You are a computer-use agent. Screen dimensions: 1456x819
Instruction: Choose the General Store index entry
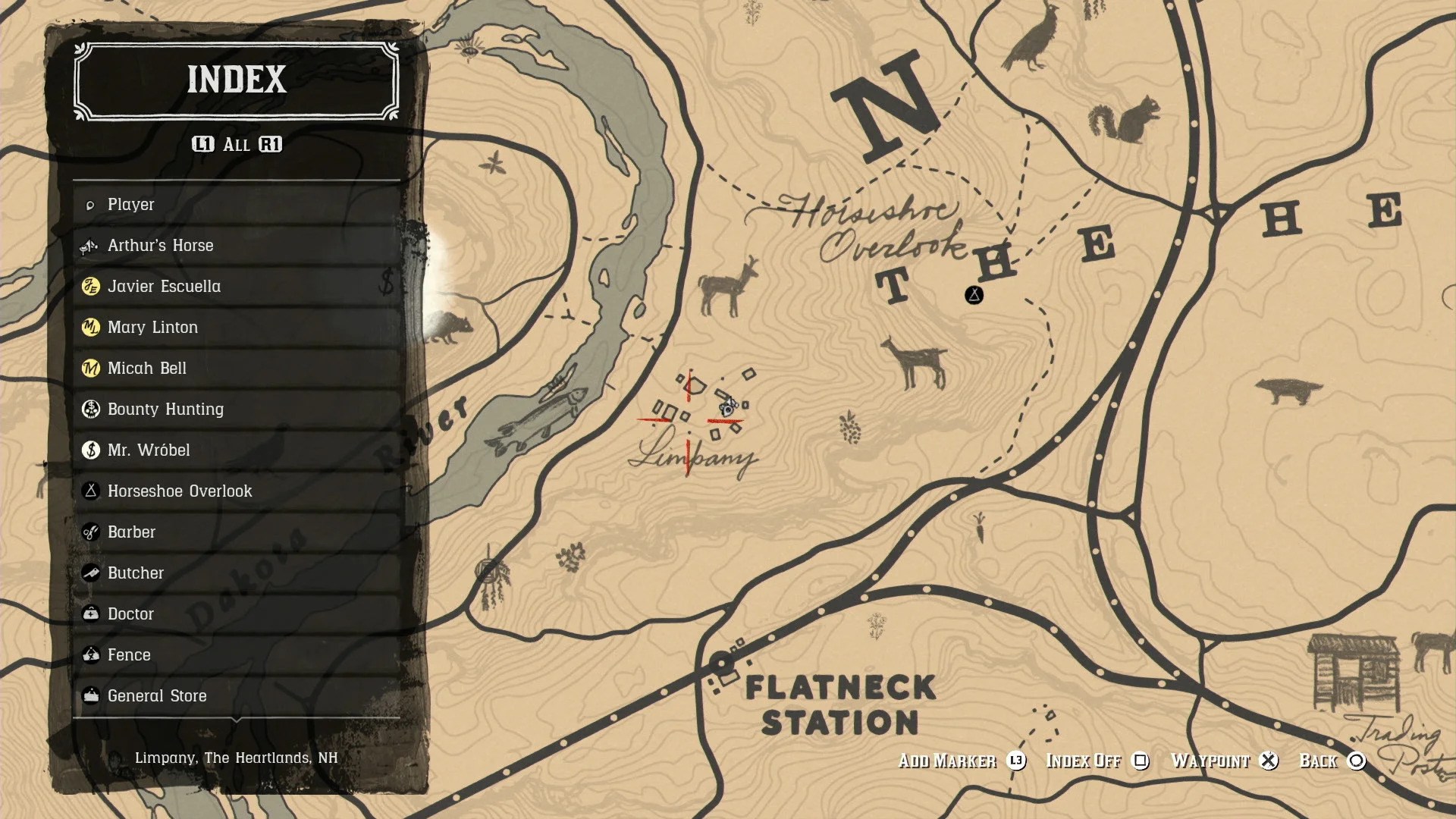157,695
